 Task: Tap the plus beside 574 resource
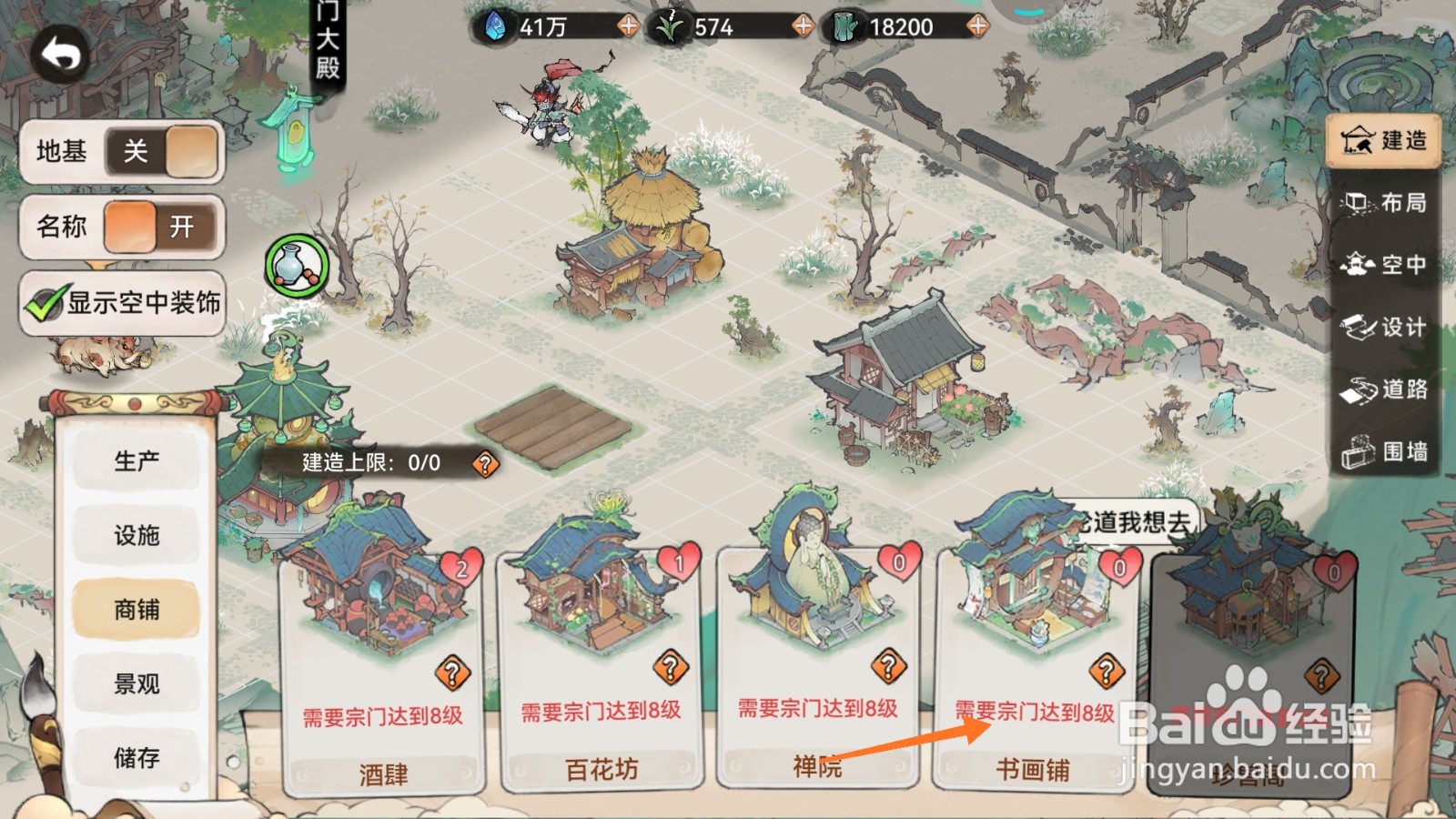tap(803, 25)
